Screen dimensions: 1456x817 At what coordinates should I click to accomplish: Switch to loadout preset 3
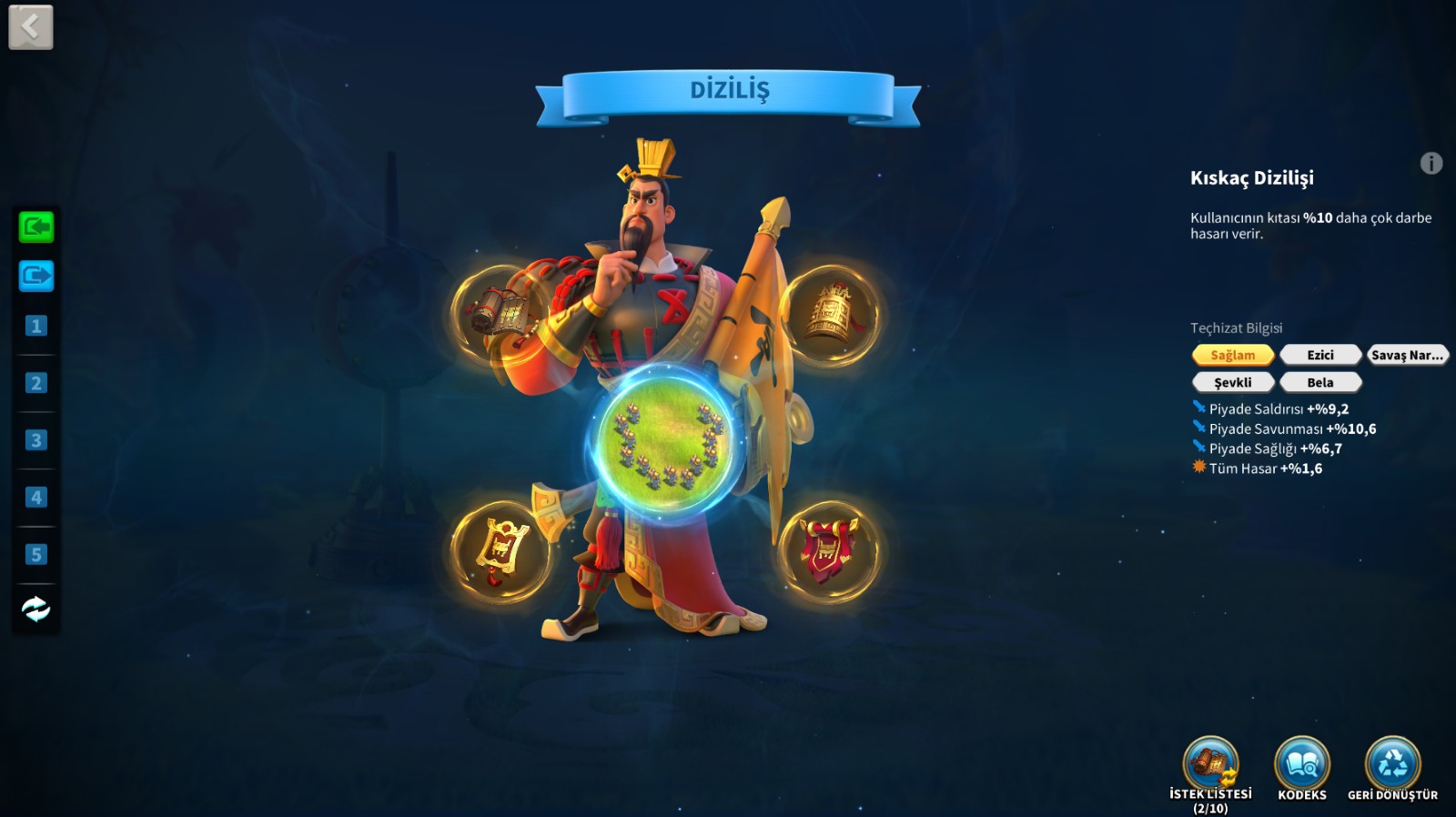(36, 440)
